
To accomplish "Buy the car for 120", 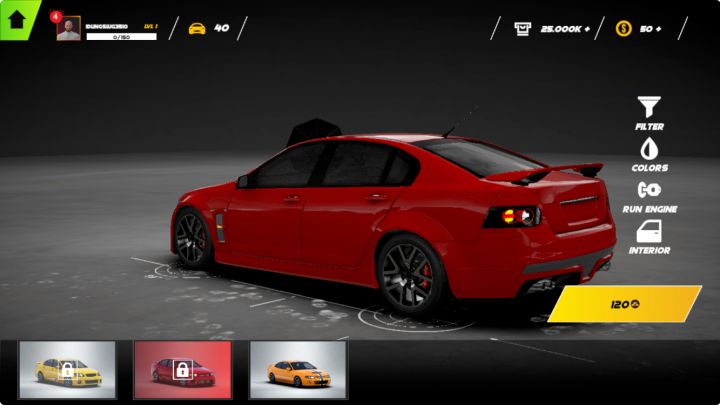I will pyautogui.click(x=625, y=304).
